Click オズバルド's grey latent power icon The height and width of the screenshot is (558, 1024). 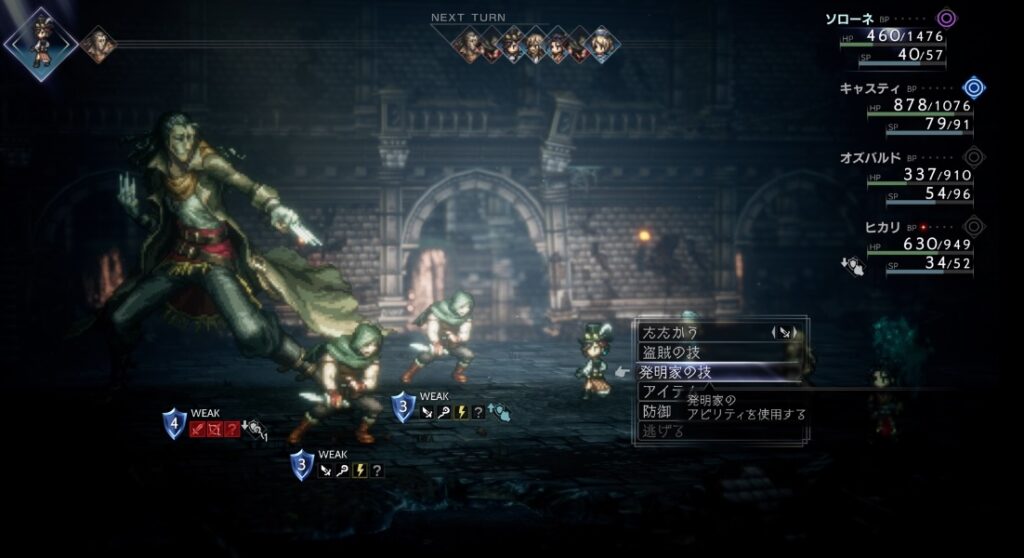point(972,157)
